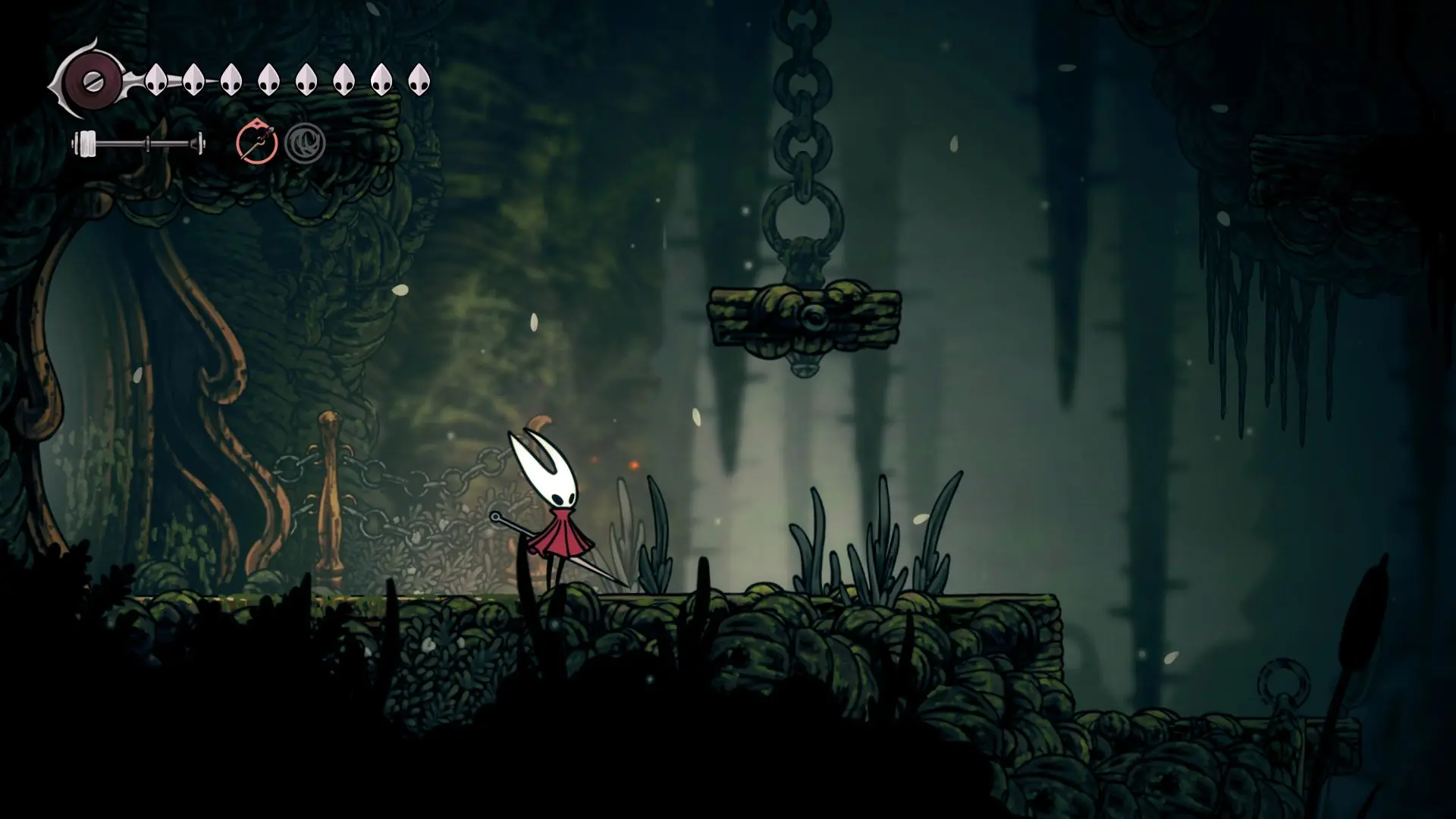Select the red-ringed spear tool icon

(x=257, y=143)
